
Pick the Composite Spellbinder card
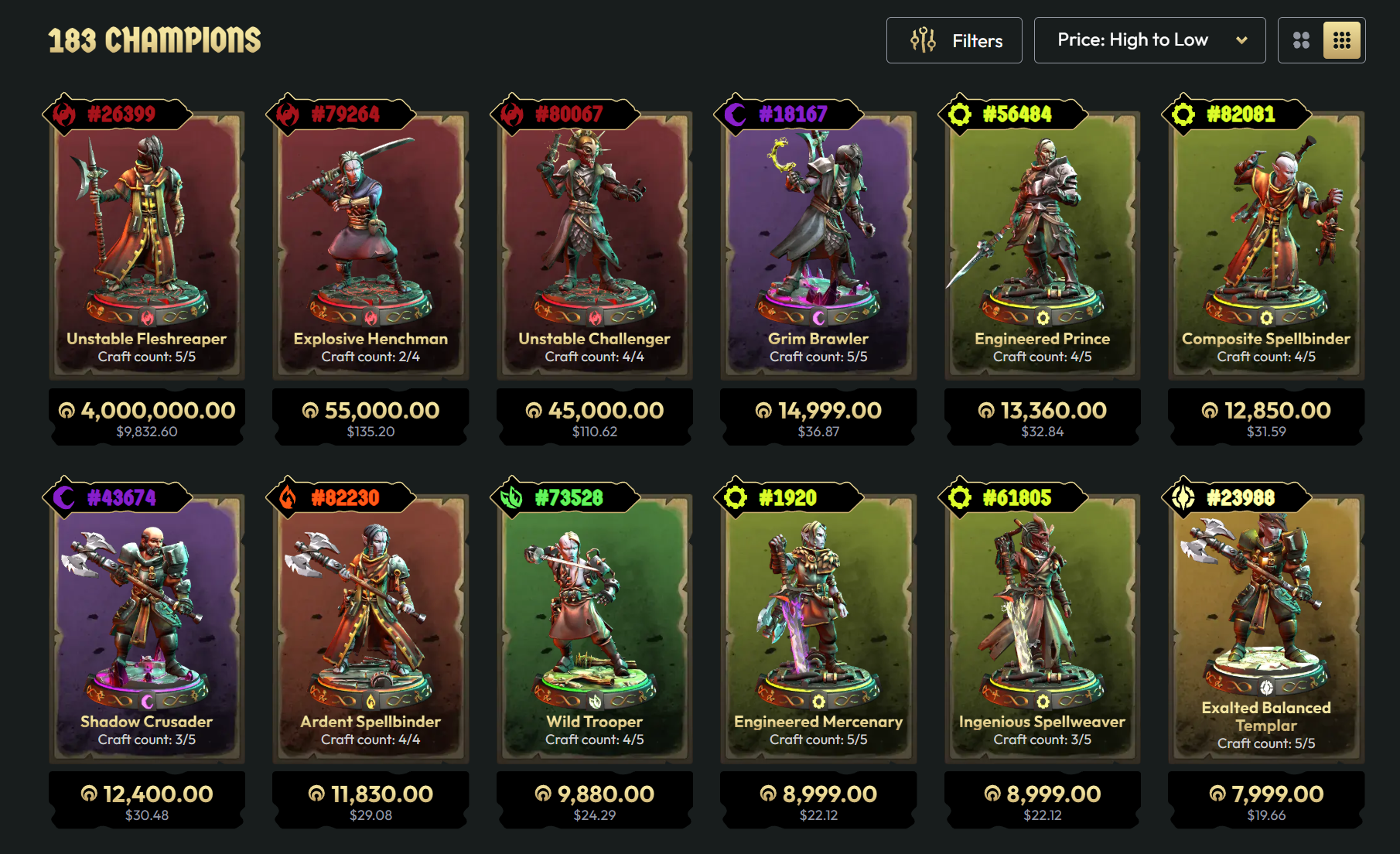point(1266,240)
